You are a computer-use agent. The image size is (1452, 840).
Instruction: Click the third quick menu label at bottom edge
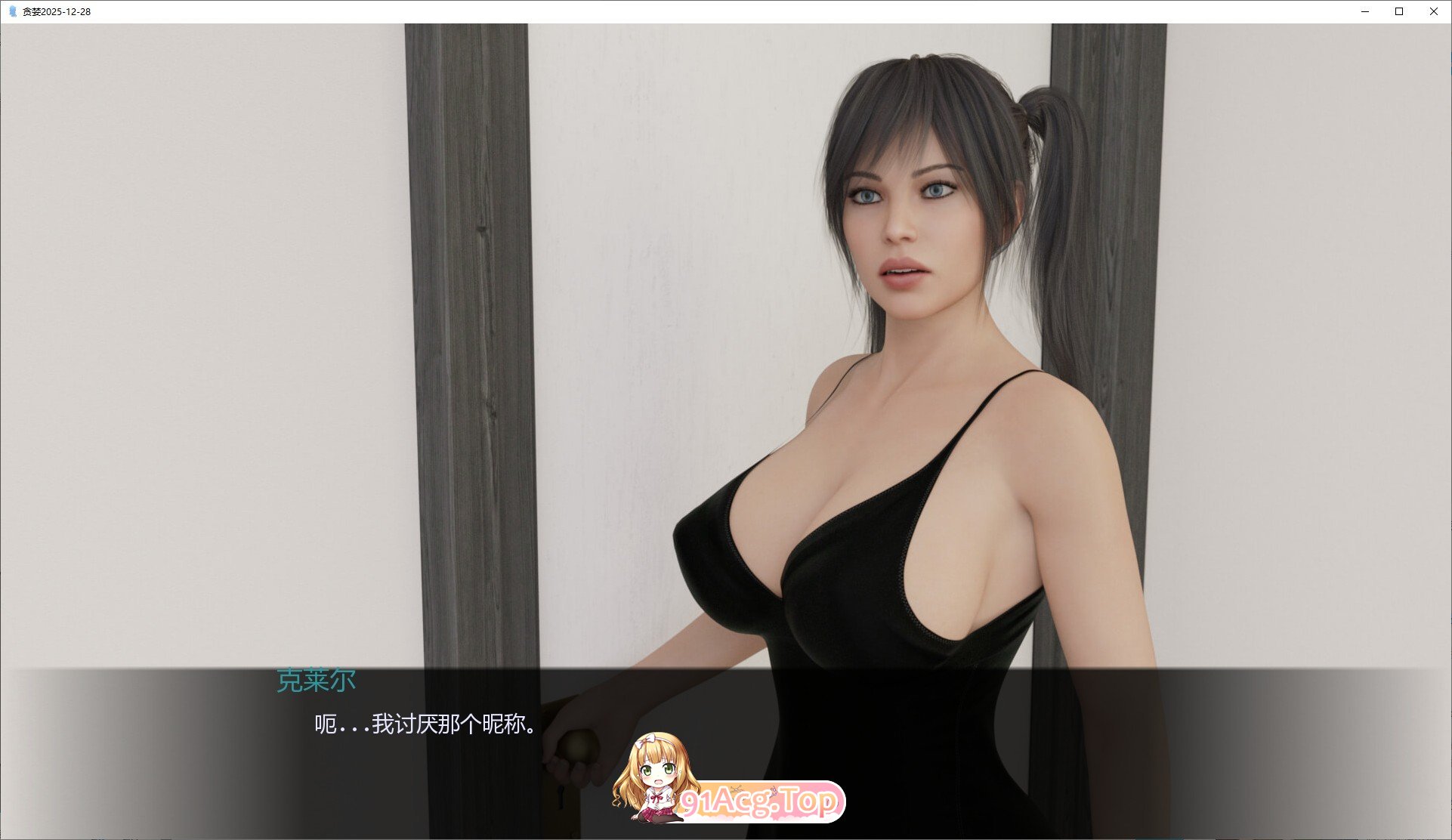(x=165, y=837)
